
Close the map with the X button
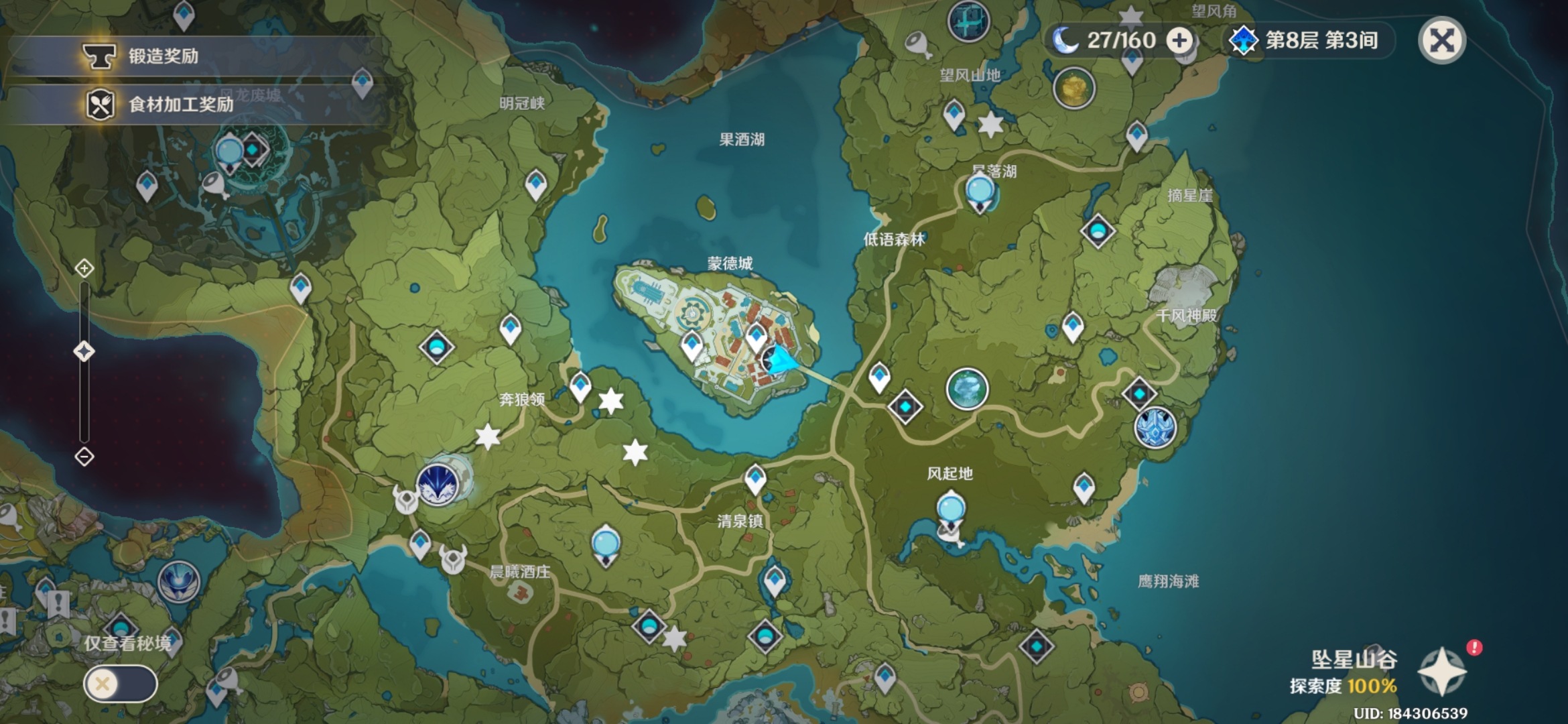pos(1442,41)
